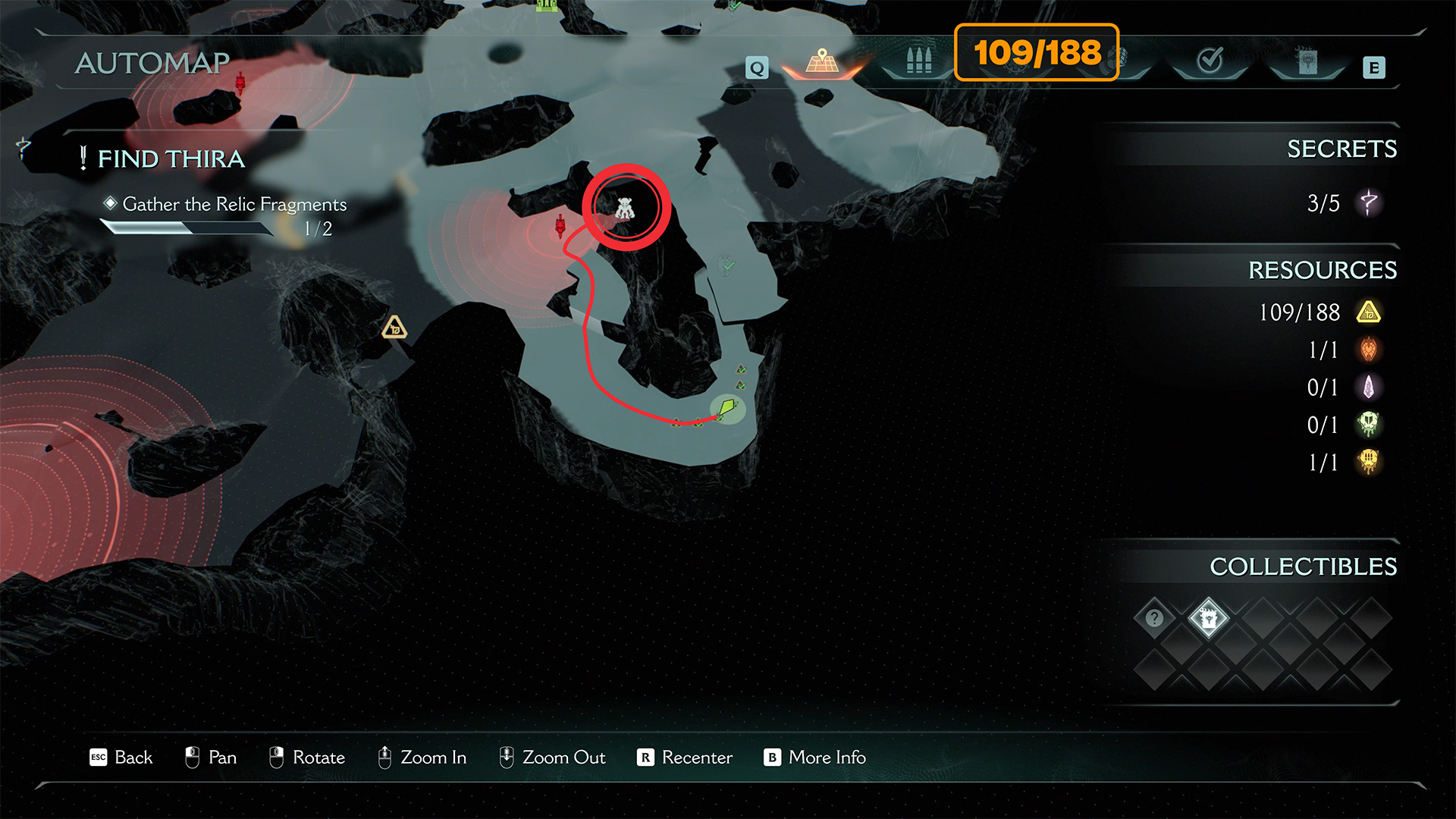The height and width of the screenshot is (819, 1456).
Task: Select the Zoom Out control
Action: click(x=552, y=758)
